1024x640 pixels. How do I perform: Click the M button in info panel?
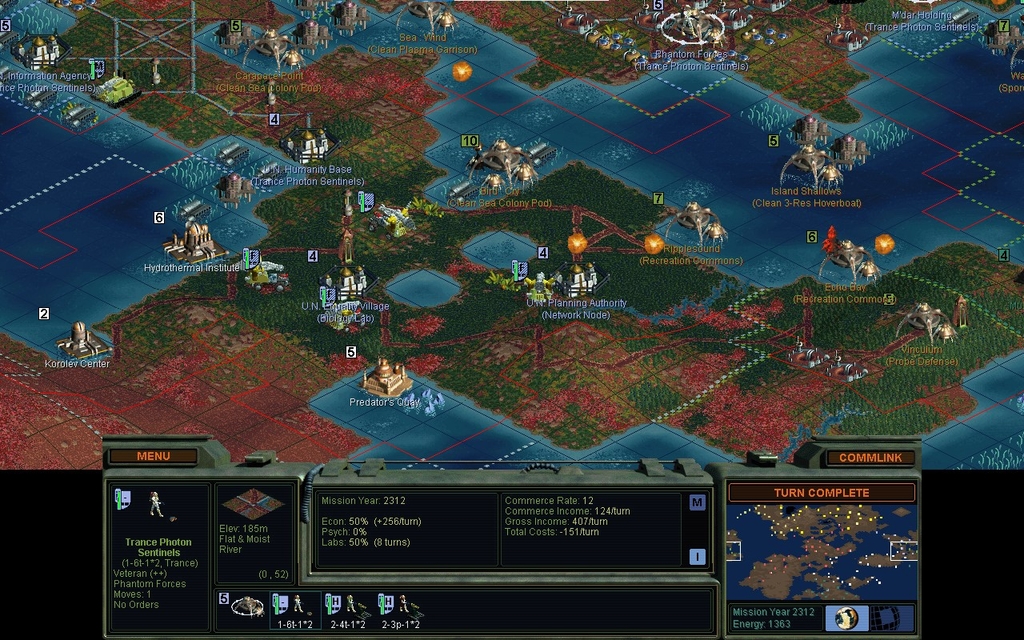coord(697,502)
